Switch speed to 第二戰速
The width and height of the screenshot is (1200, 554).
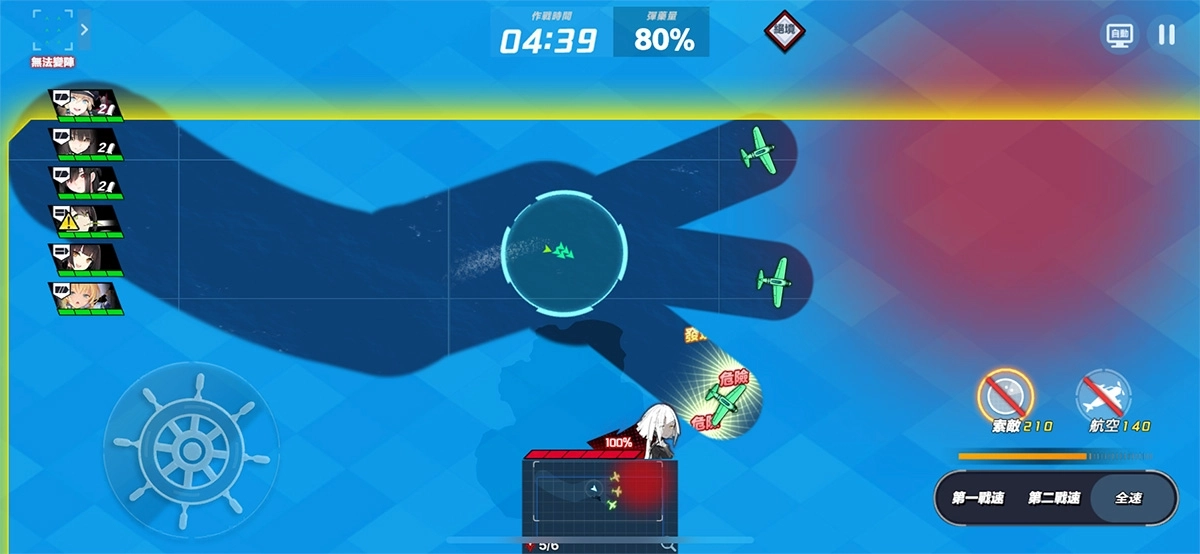pos(1054,498)
